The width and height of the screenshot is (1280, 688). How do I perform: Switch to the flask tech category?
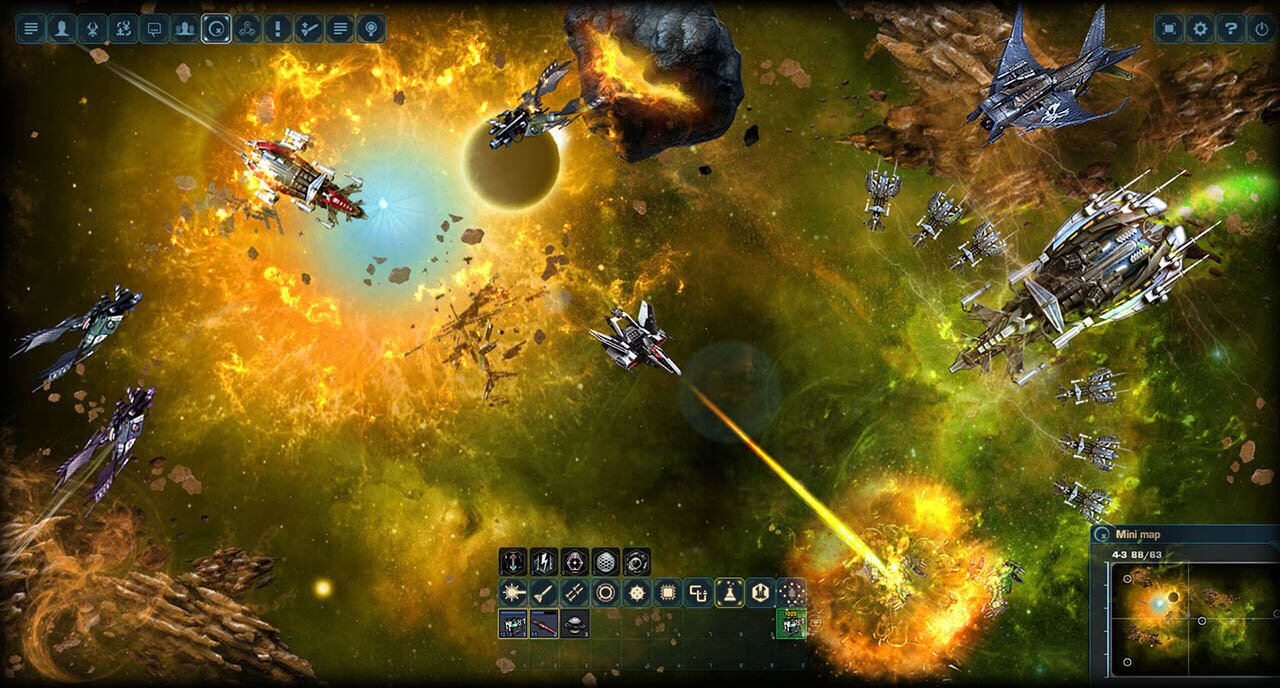[730, 593]
